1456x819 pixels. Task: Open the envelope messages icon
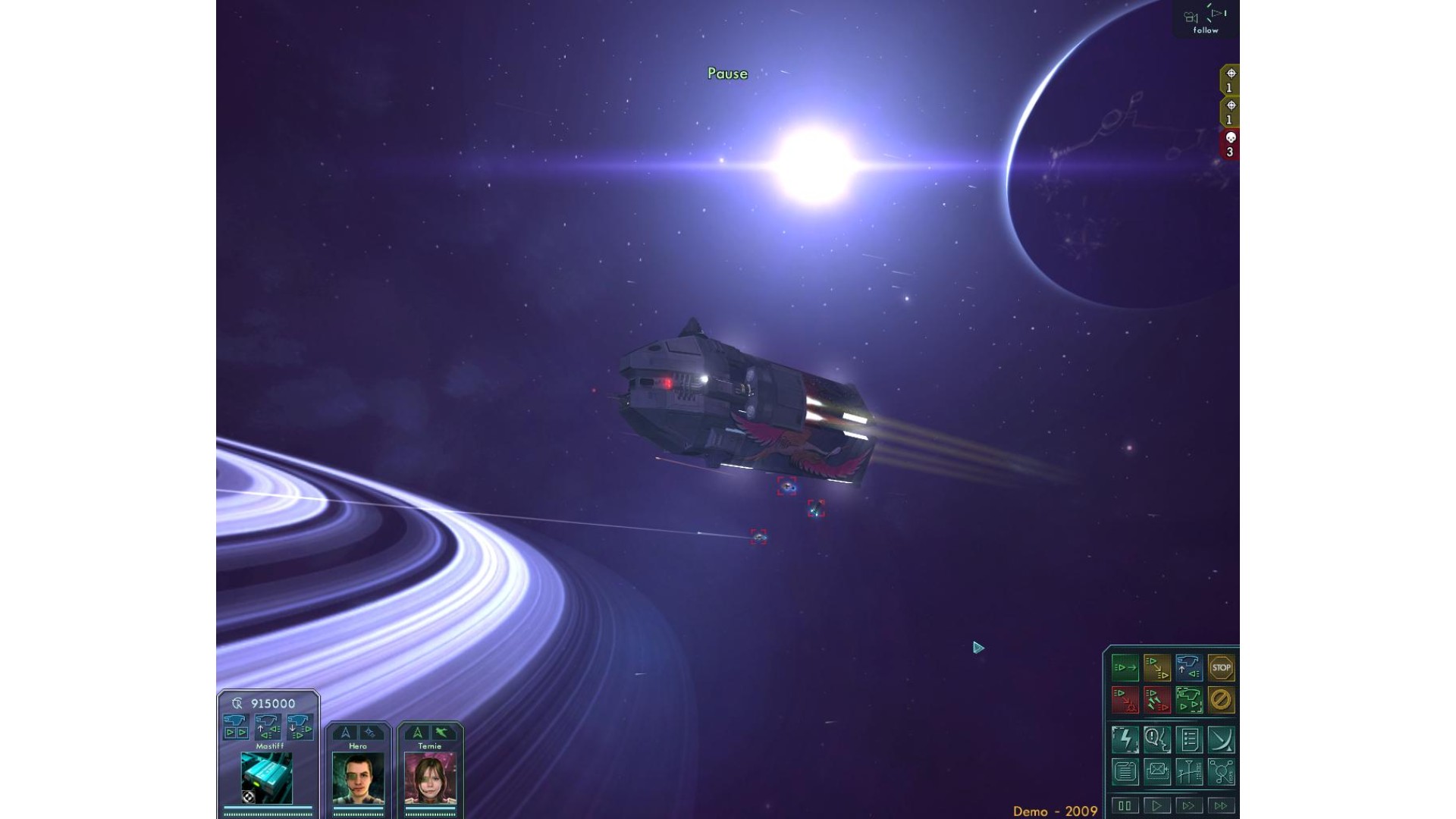point(1157,772)
